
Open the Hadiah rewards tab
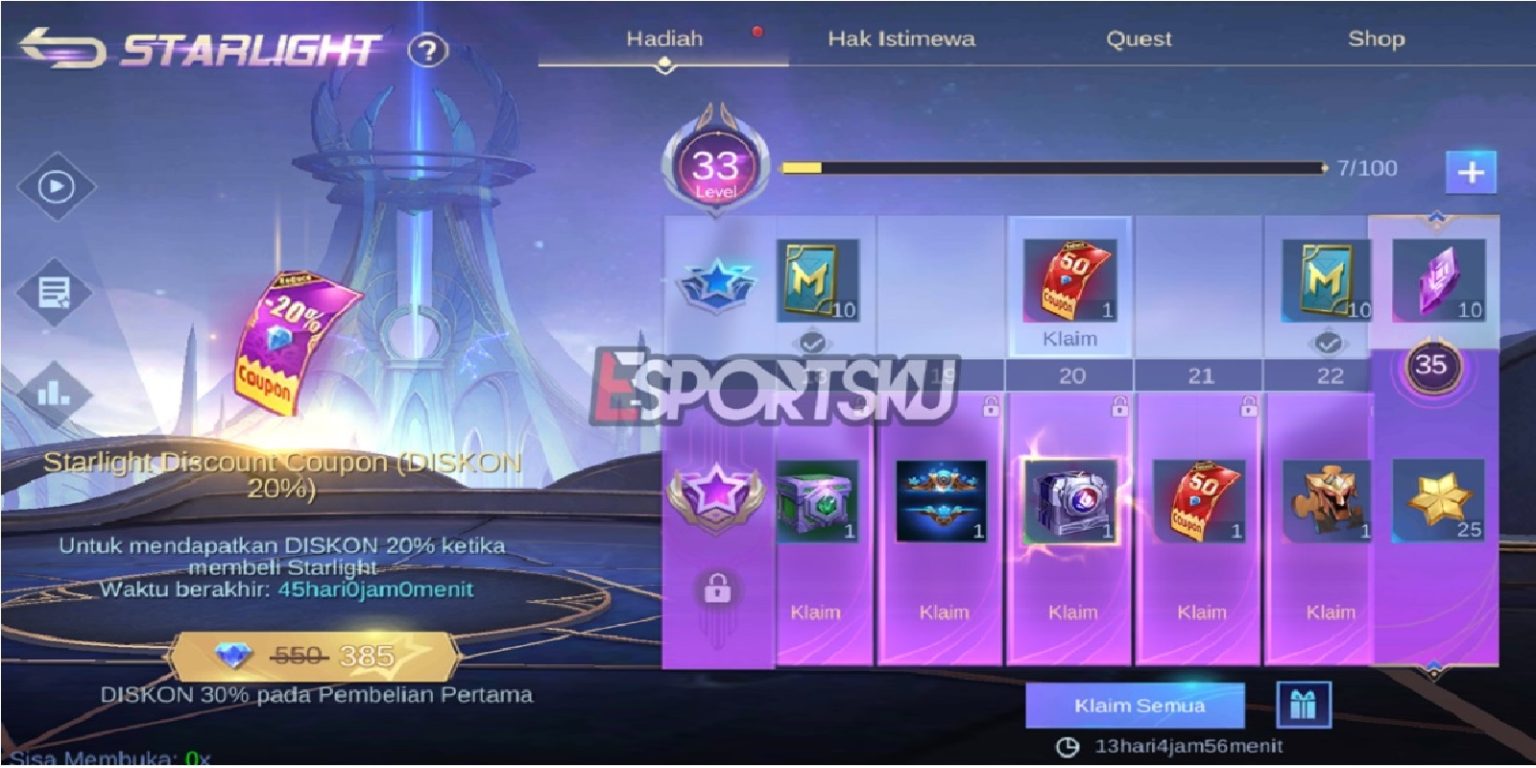(665, 37)
